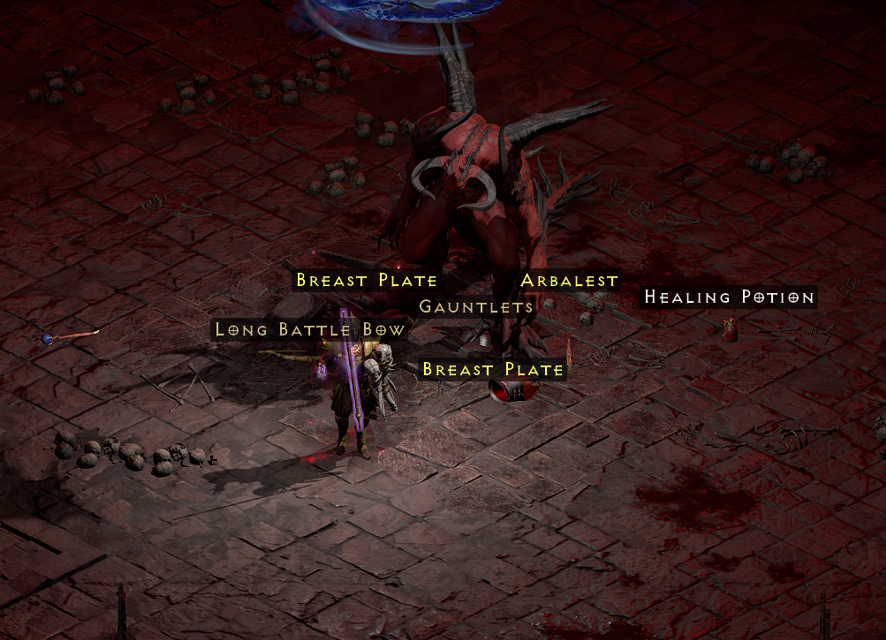
Task: Select the Healing Potion drop label
Action: tap(729, 297)
